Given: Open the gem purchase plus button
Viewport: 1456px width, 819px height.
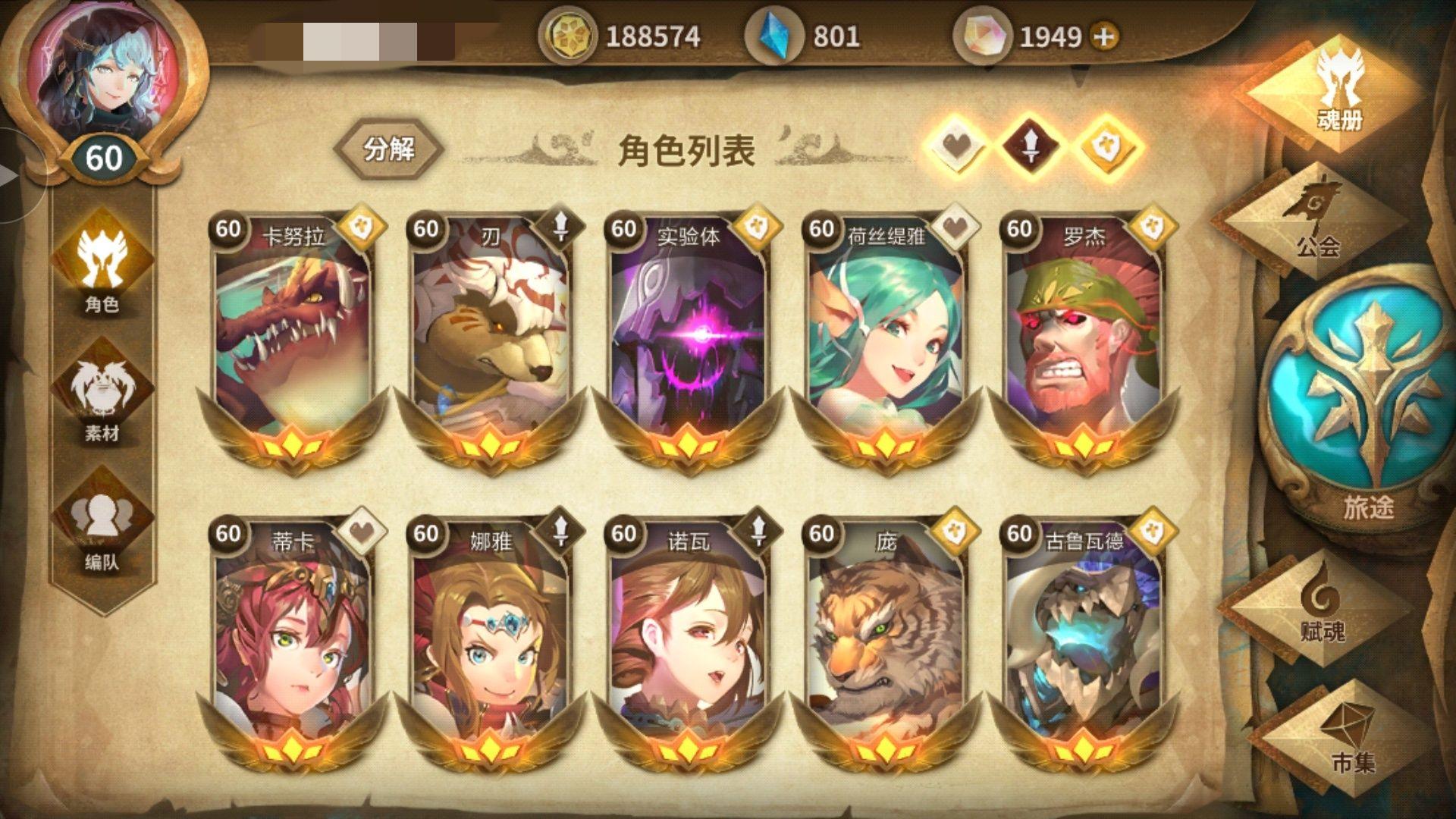Looking at the screenshot, I should (x=1103, y=34).
